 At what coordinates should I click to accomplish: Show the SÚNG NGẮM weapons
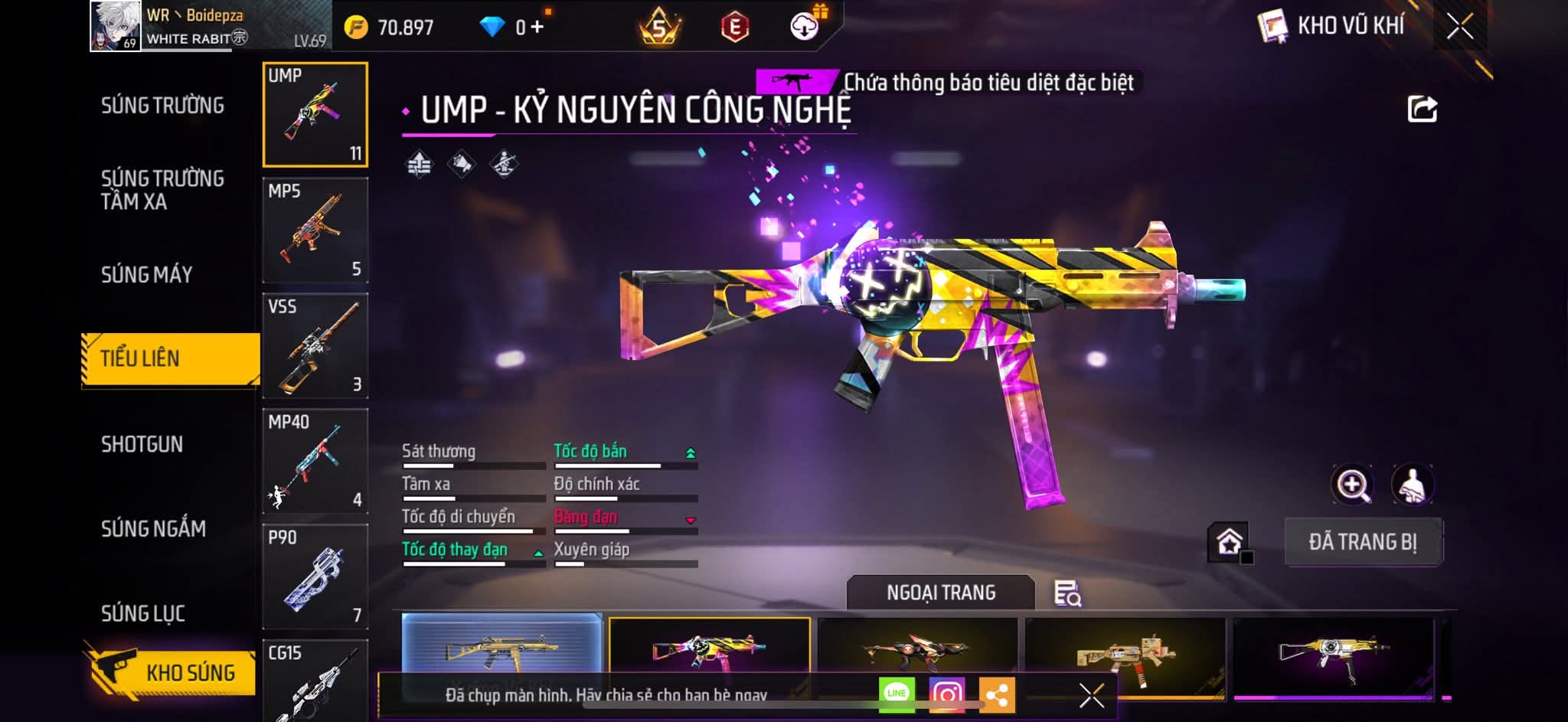[153, 528]
